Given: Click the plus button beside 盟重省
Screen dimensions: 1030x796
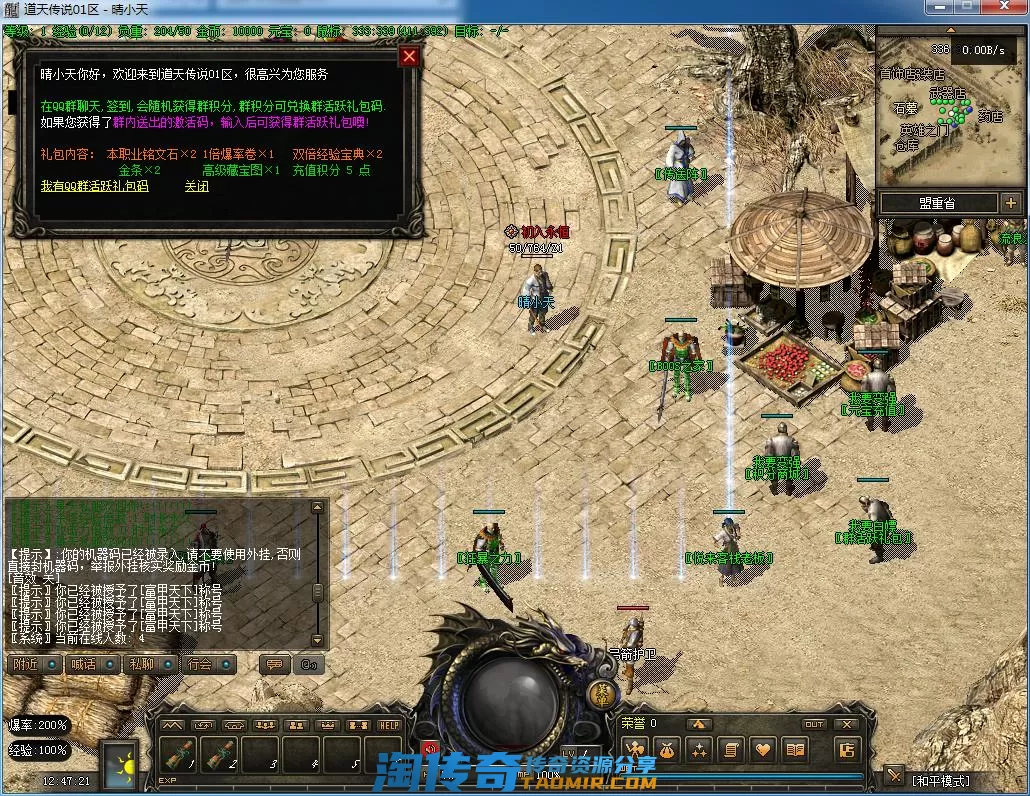Looking at the screenshot, I should coord(1010,203).
